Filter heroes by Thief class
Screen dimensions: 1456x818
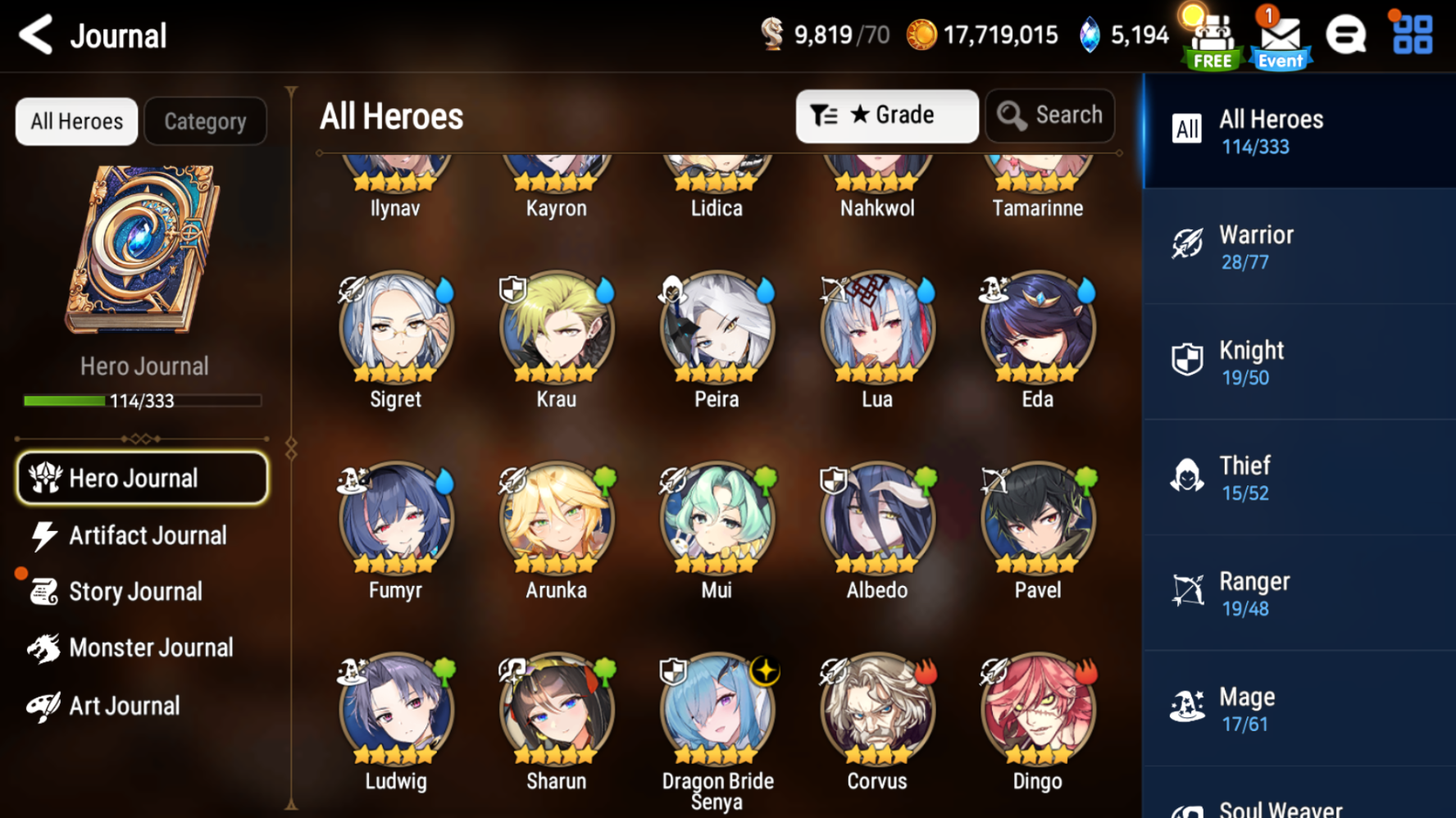(x=1298, y=476)
